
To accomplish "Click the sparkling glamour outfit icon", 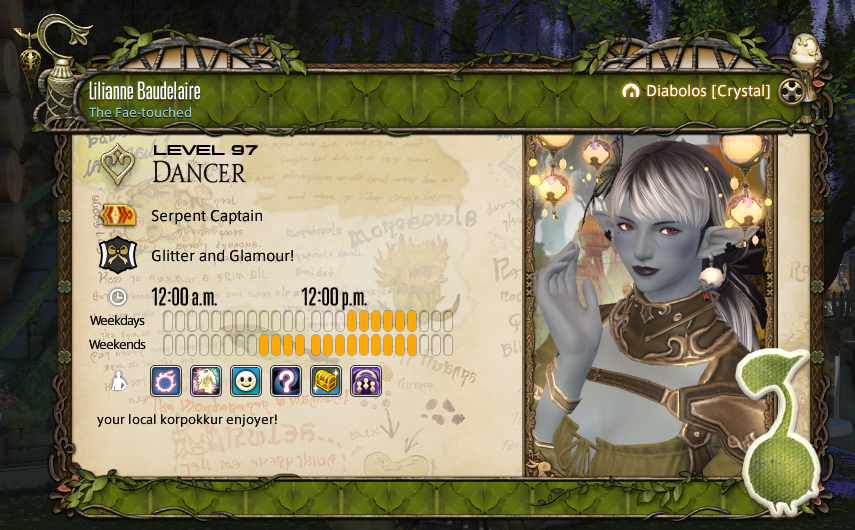I will click(206, 380).
